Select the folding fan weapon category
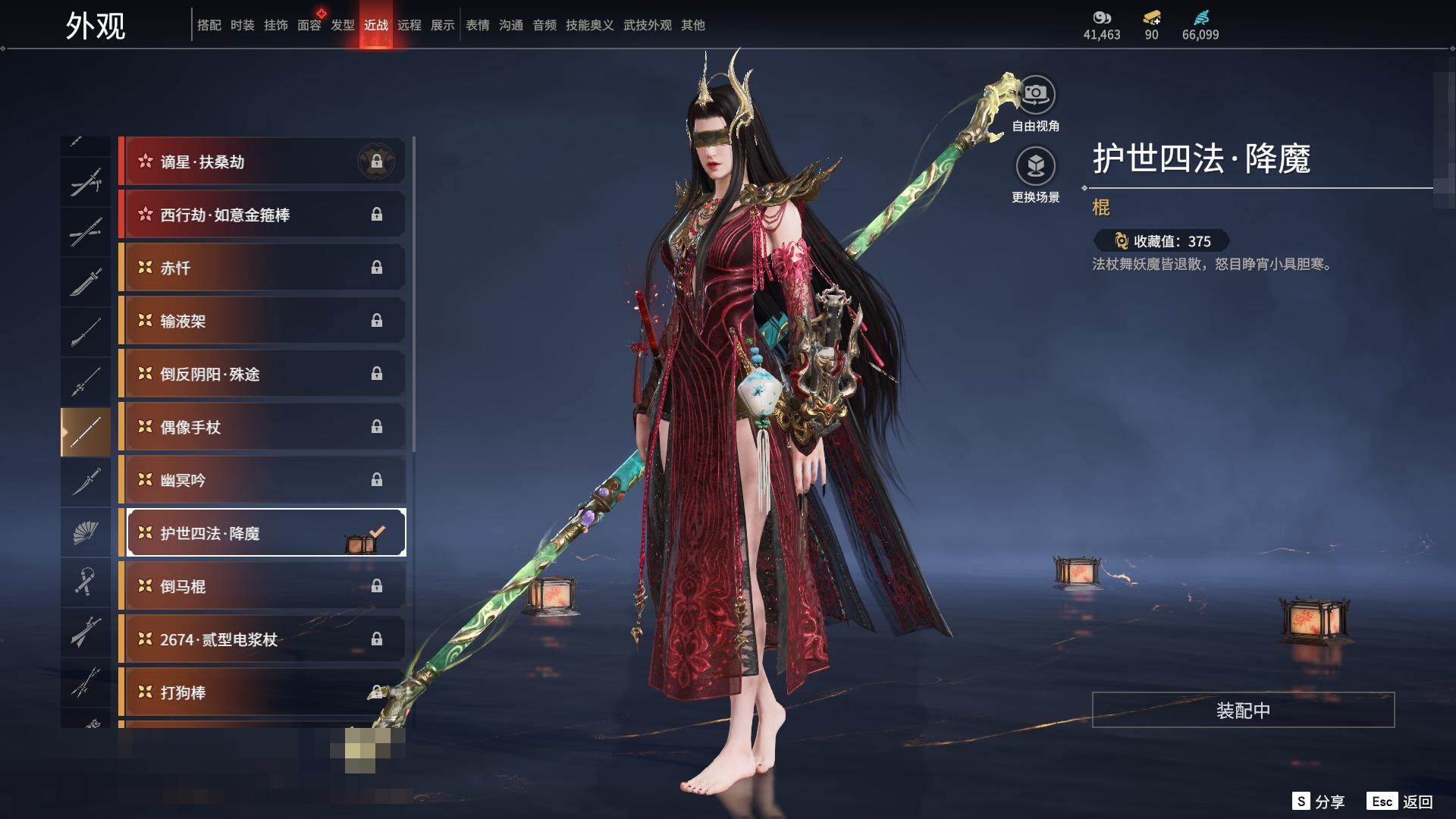Screen dimensions: 1456x819 (x=85, y=532)
